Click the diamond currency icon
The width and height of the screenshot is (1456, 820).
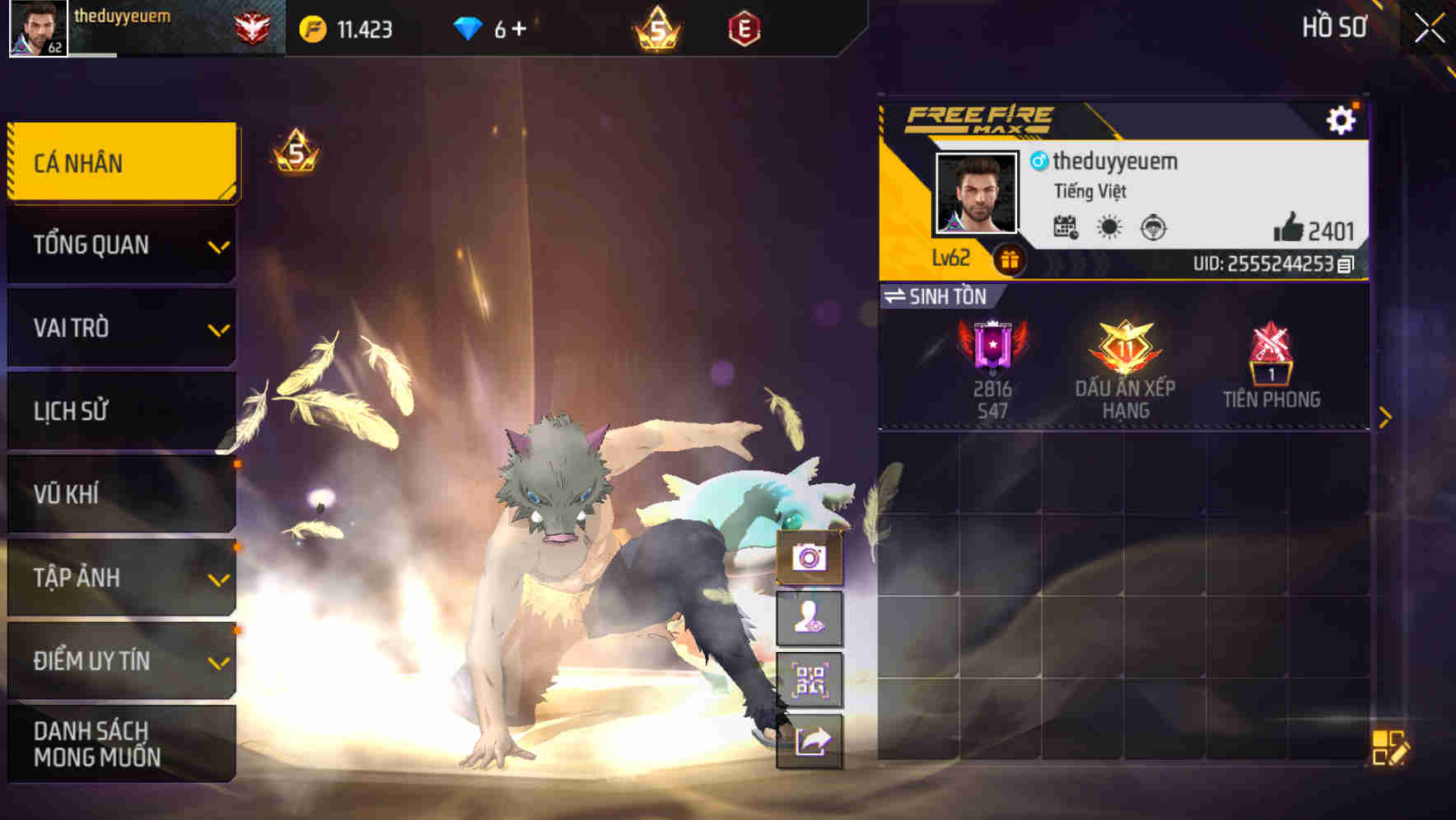[x=466, y=27]
